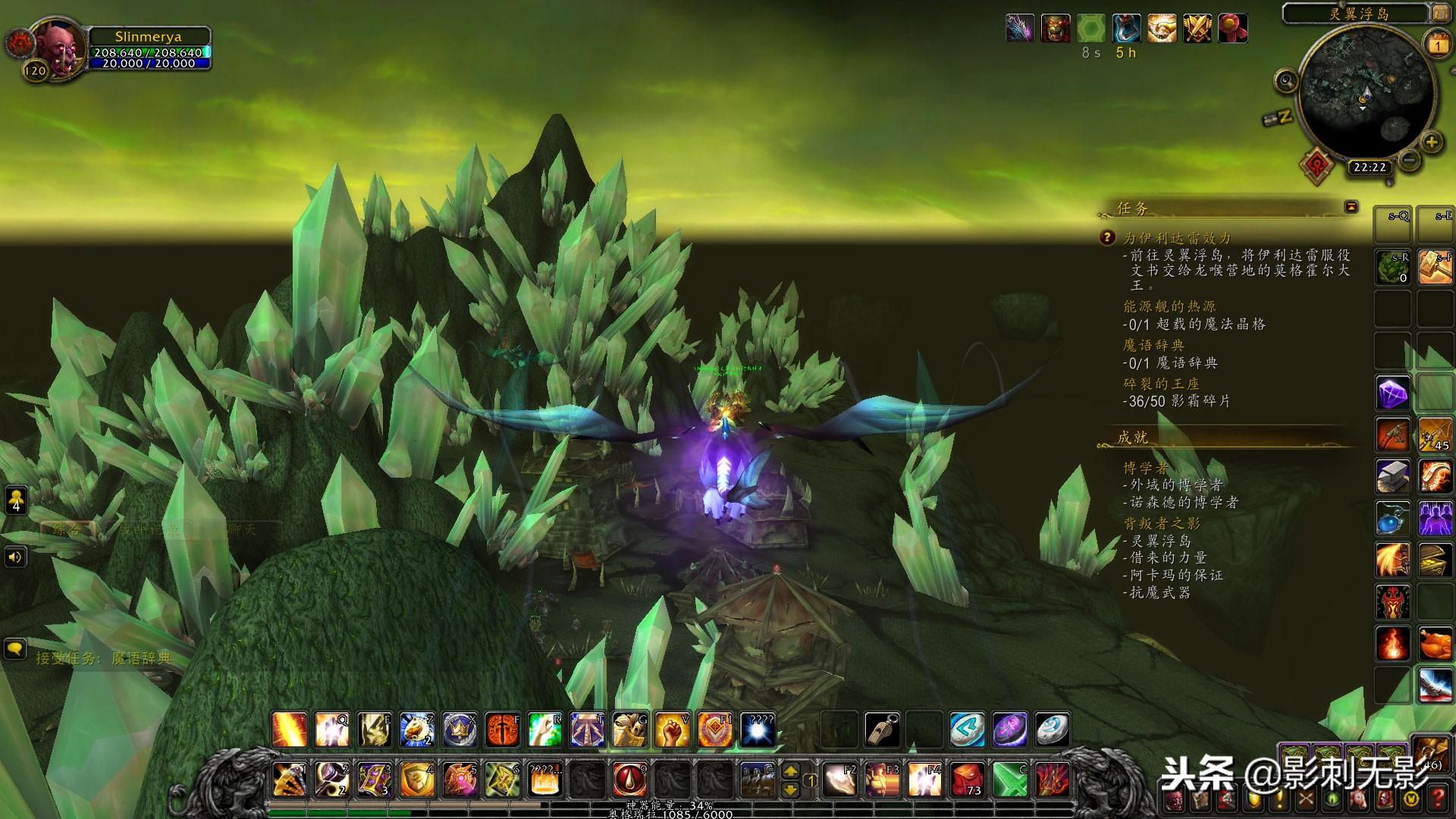Click the action bar page up arrow
This screenshot has height=819, width=1456.
point(790,770)
